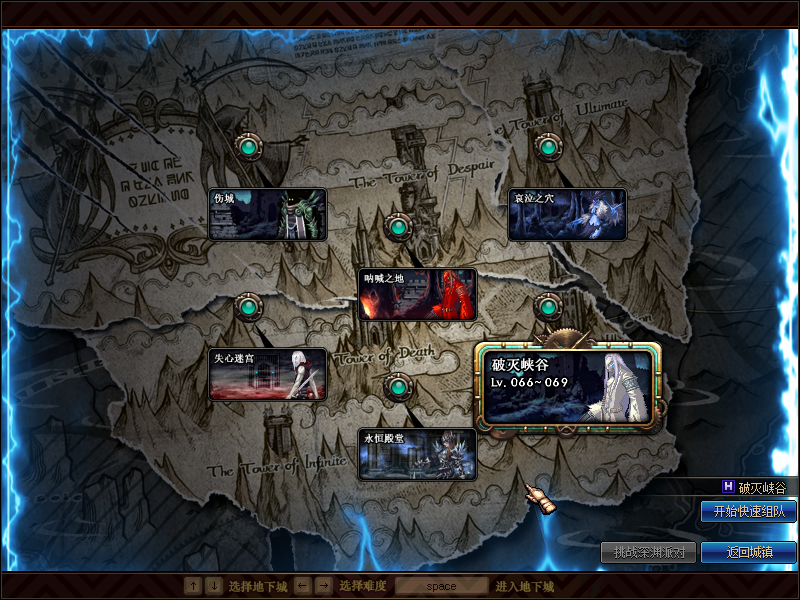The height and width of the screenshot is (600, 800).
Task: Choose the 哀泣之穴 dungeon tile
Action: pos(567,214)
